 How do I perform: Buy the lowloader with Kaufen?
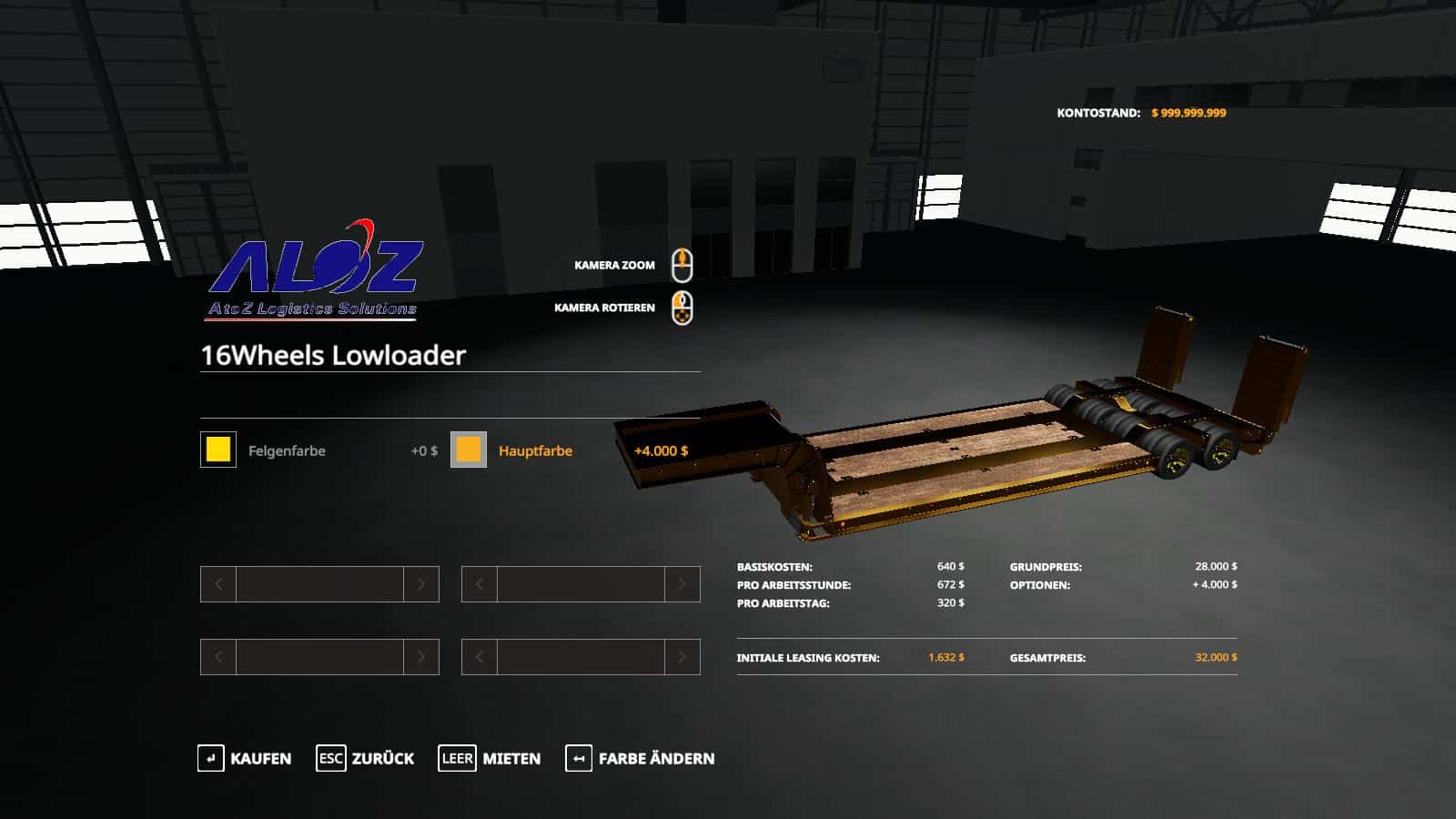[x=245, y=758]
